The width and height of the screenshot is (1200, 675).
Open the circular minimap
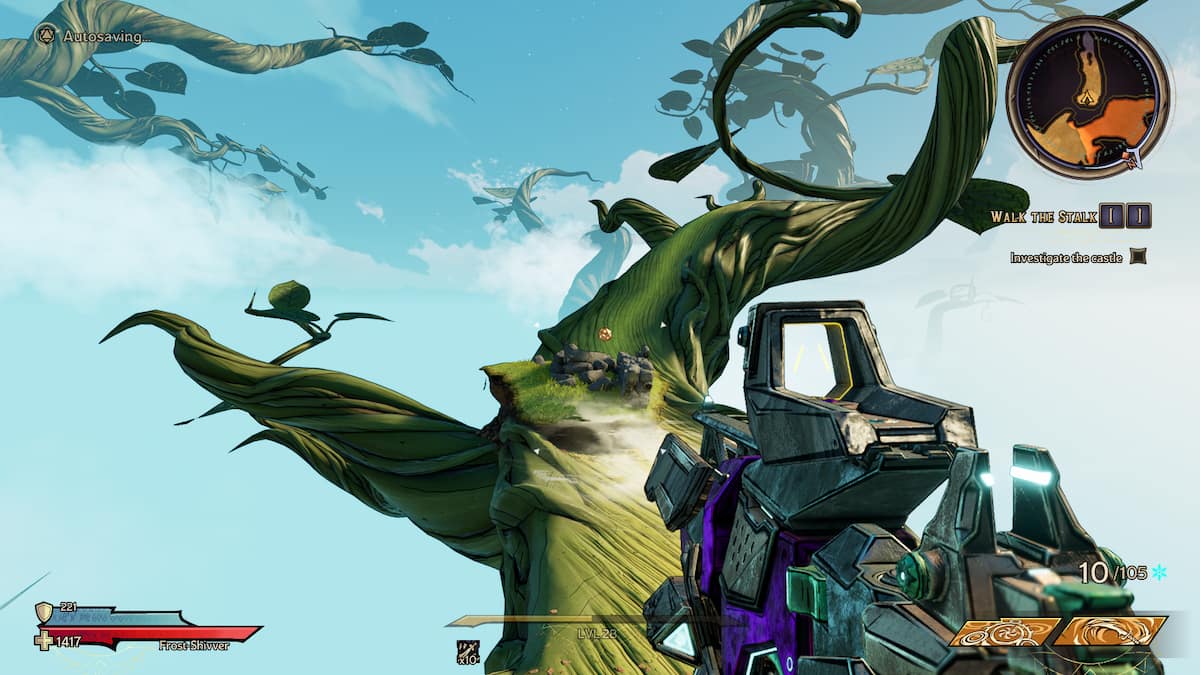coord(1087,97)
